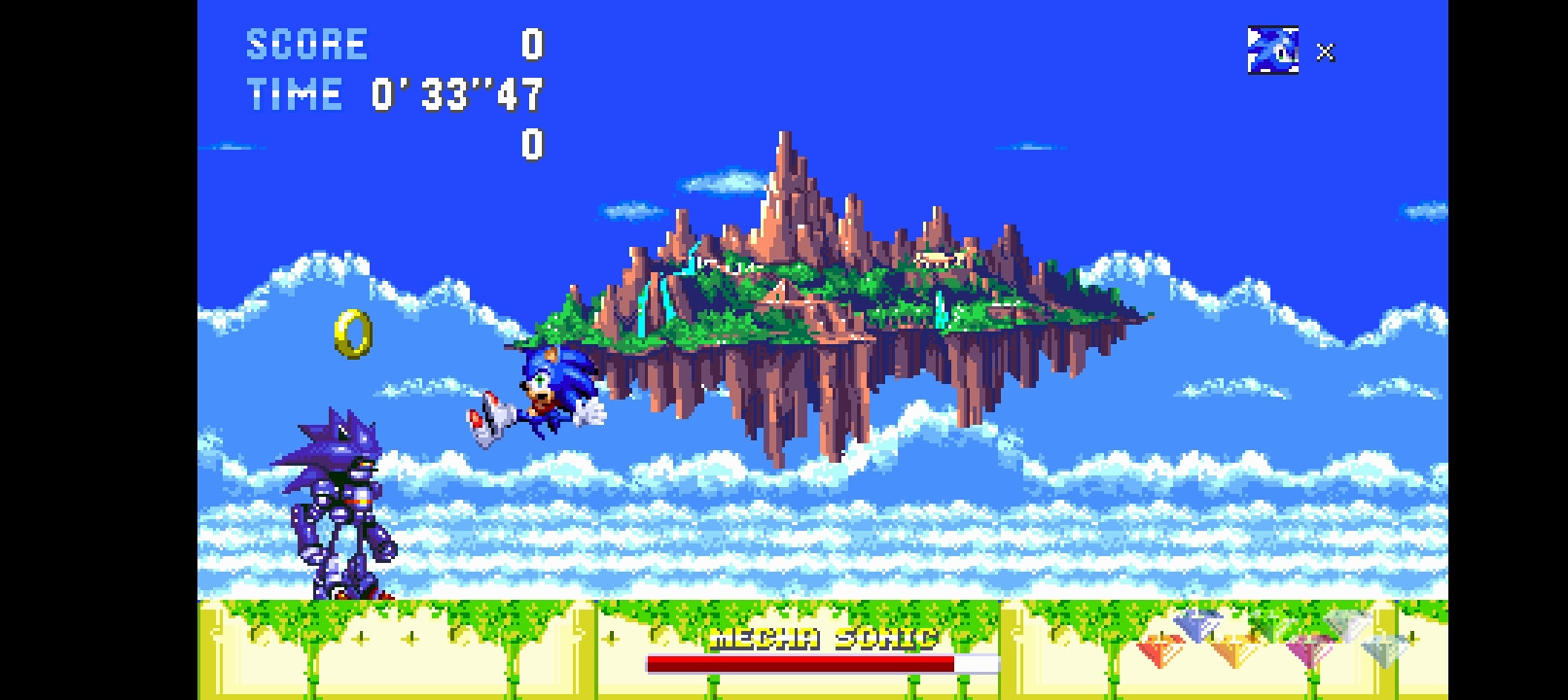
Task: Click the TIME counter reading 0'33"47
Action: coord(457,94)
